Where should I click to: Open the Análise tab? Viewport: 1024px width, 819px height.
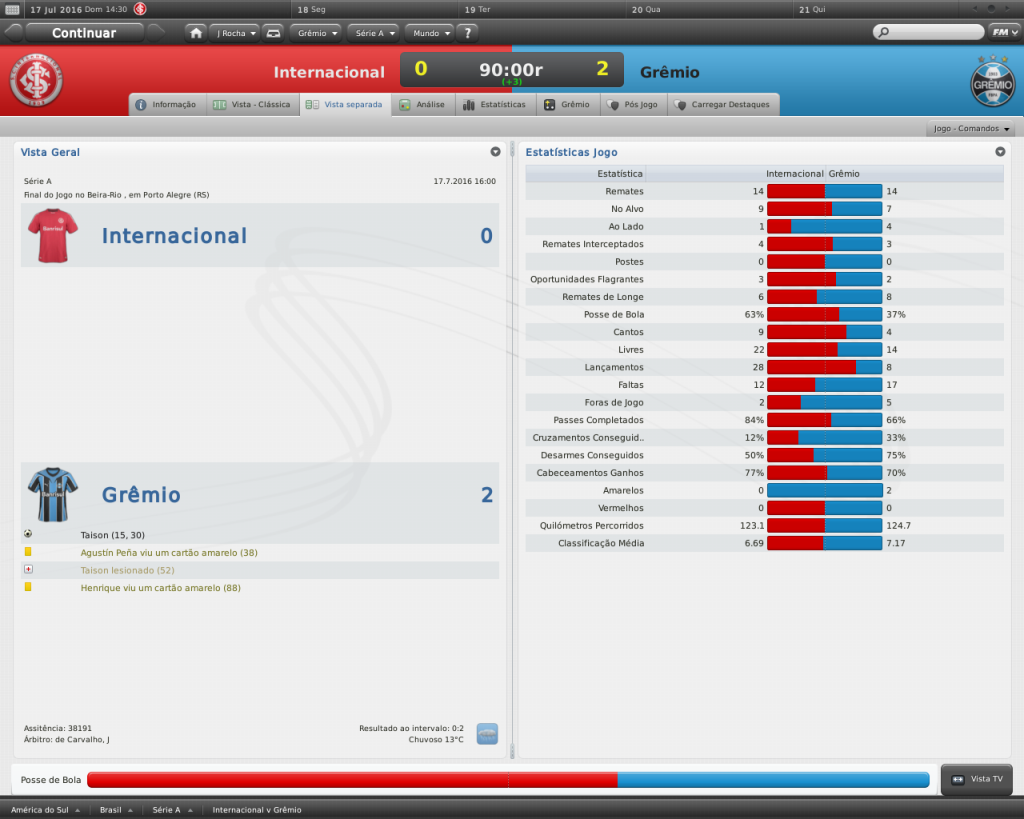[x=422, y=104]
